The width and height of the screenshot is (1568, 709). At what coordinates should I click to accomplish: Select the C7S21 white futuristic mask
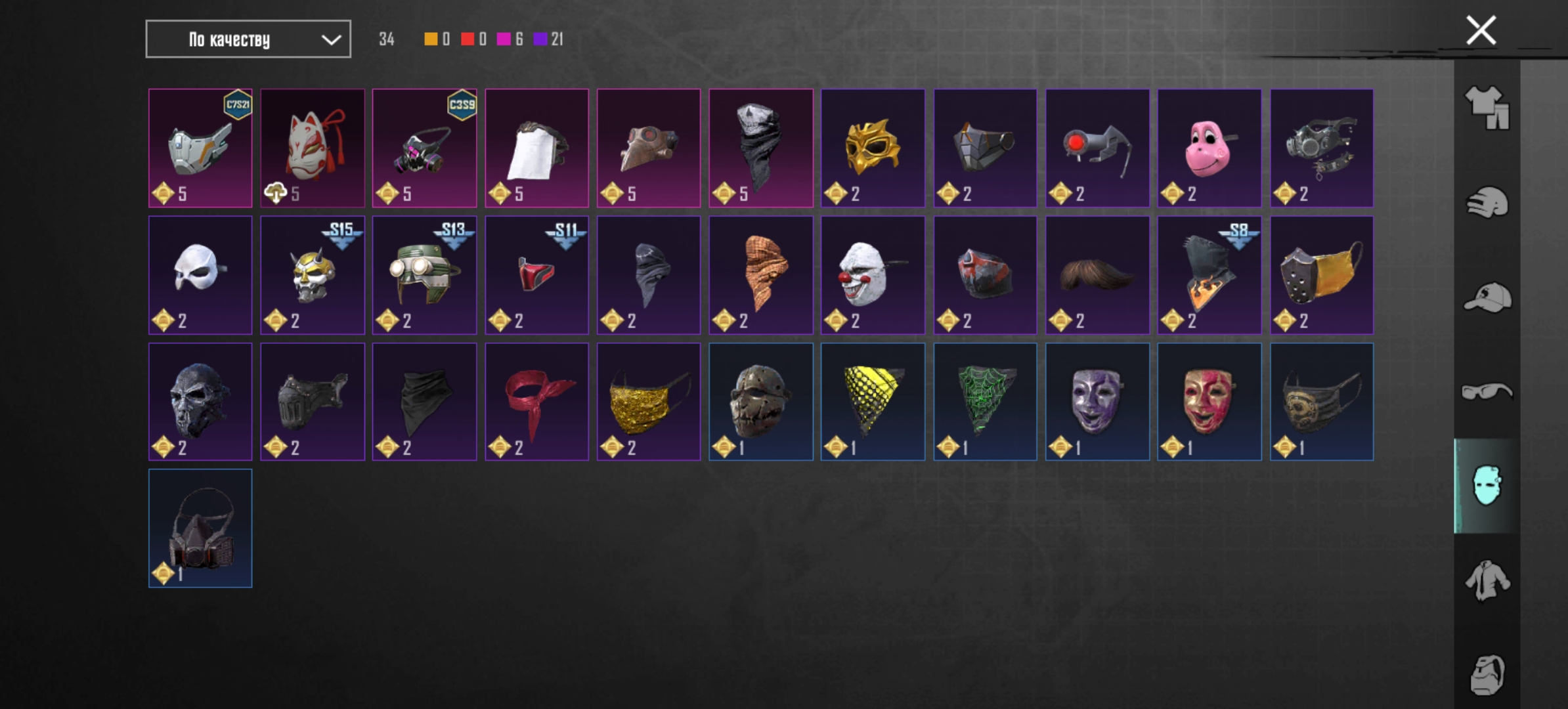click(200, 148)
